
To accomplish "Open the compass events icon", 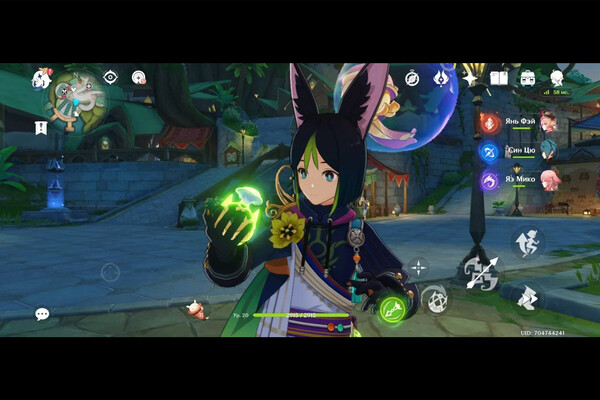I will point(412,77).
